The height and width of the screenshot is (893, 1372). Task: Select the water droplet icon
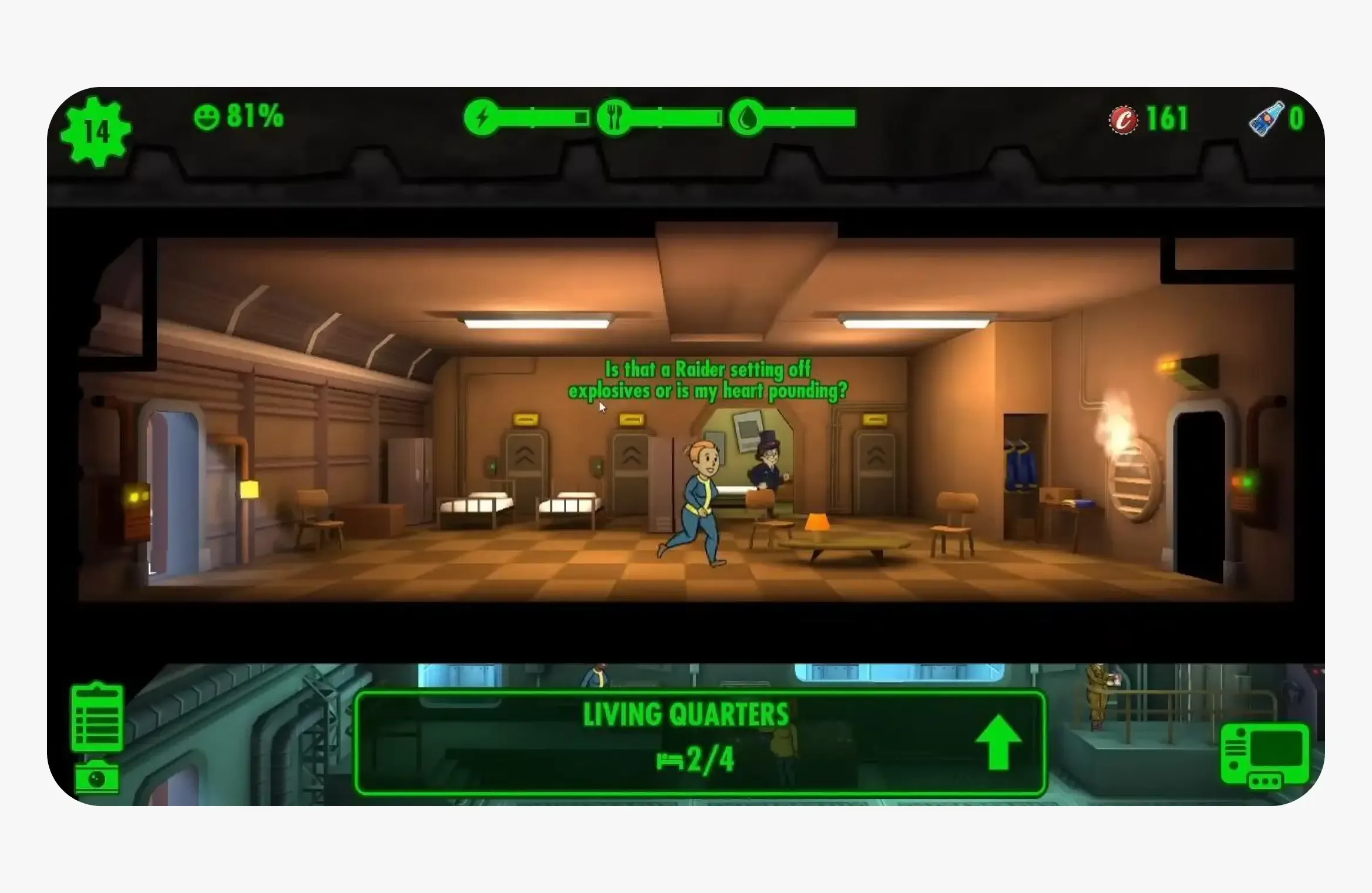tap(745, 116)
